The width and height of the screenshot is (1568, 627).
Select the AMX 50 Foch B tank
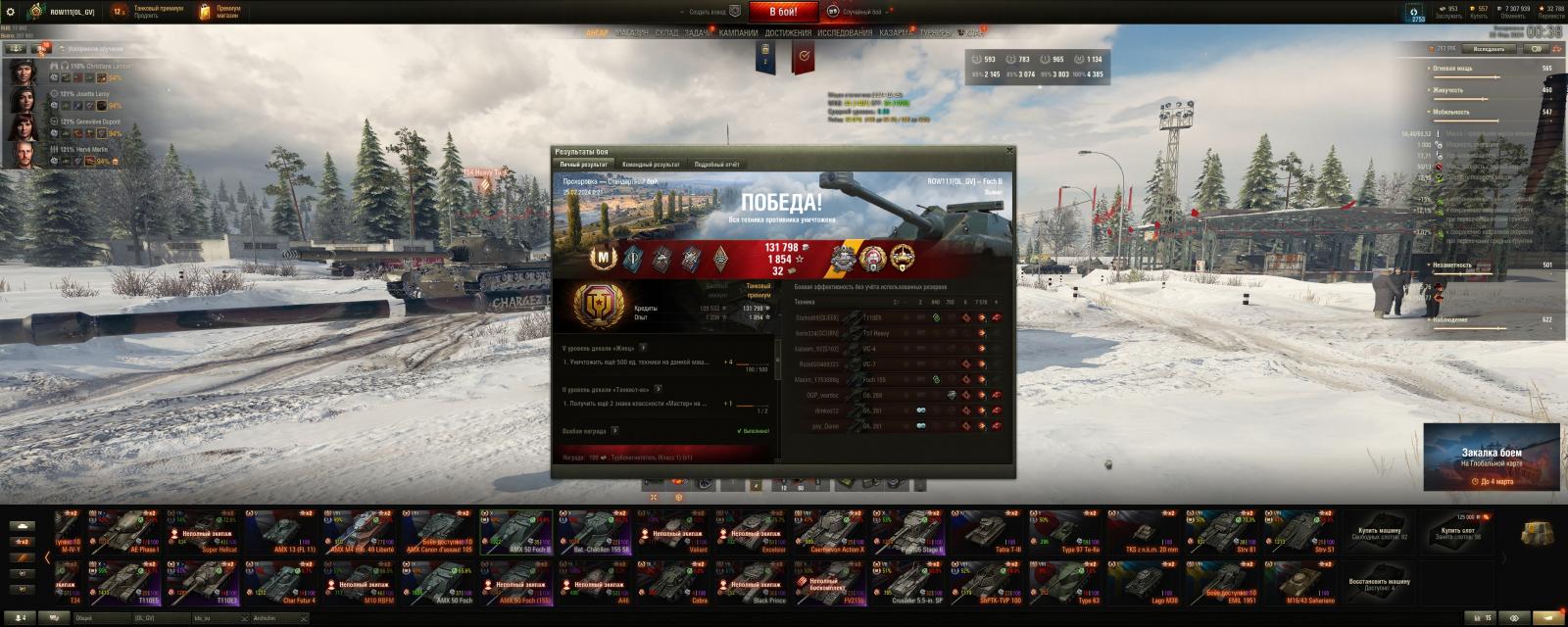point(518,532)
